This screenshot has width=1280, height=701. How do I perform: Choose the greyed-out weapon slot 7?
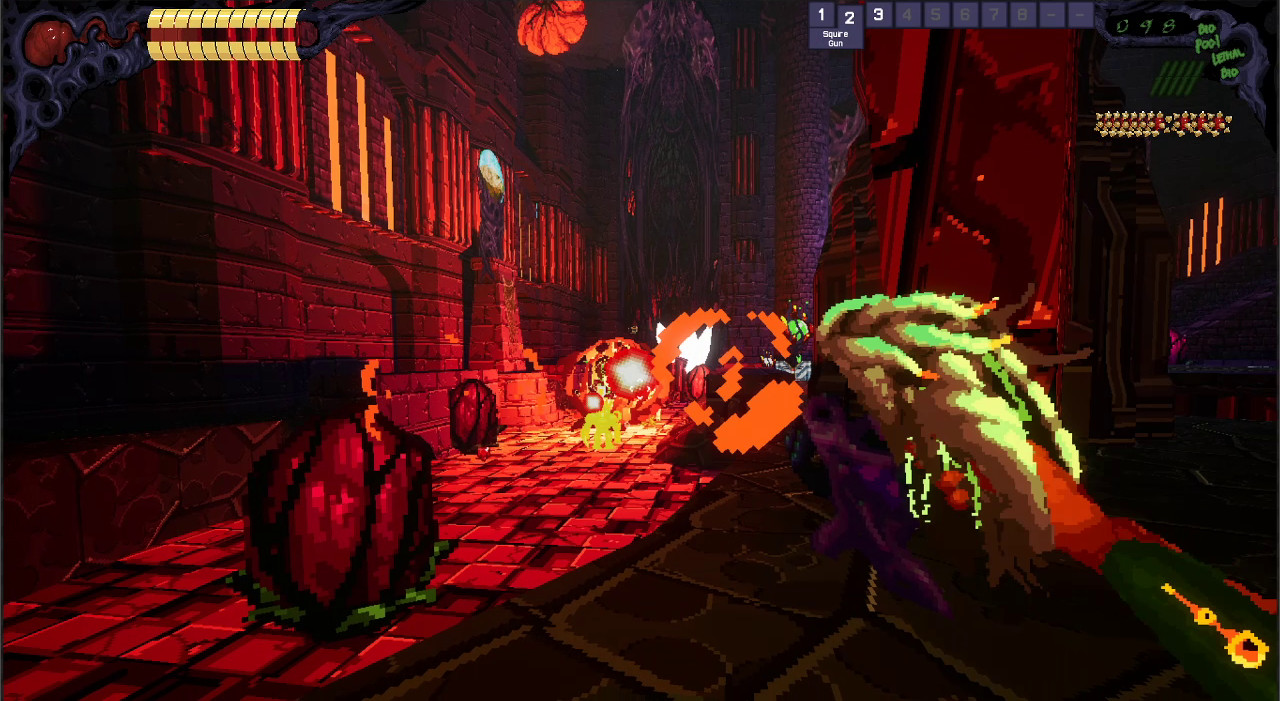tap(994, 15)
